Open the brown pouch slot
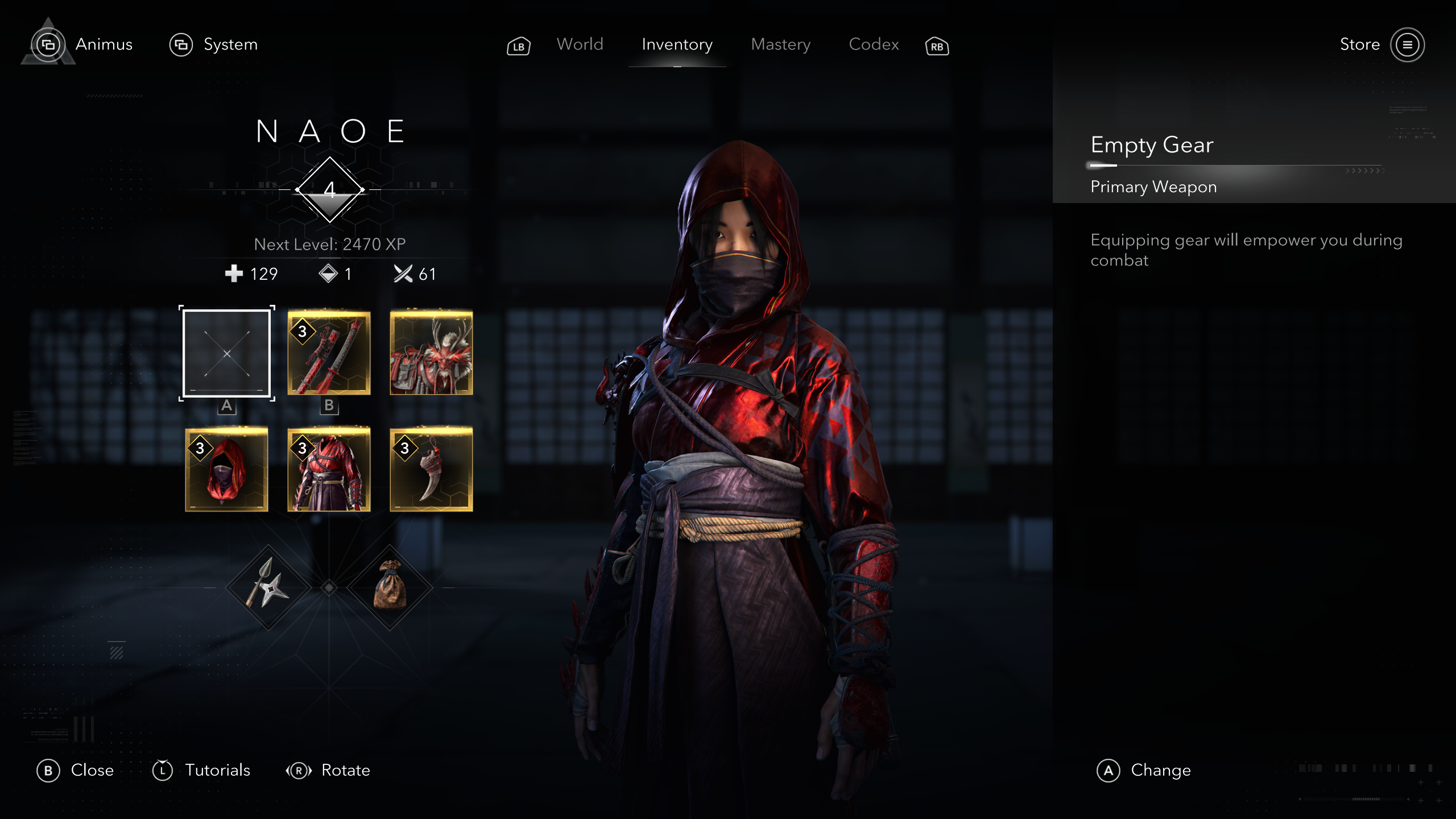This screenshot has width=1456, height=819. point(390,588)
